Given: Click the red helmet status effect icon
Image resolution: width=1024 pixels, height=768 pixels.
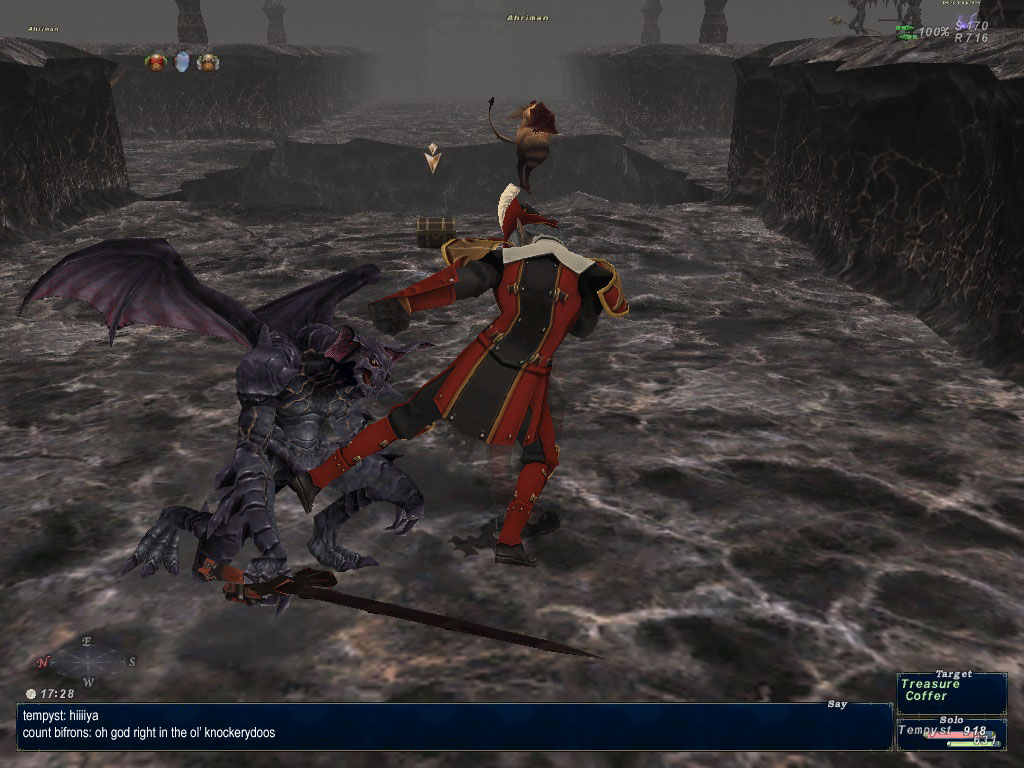Looking at the screenshot, I should (156, 62).
